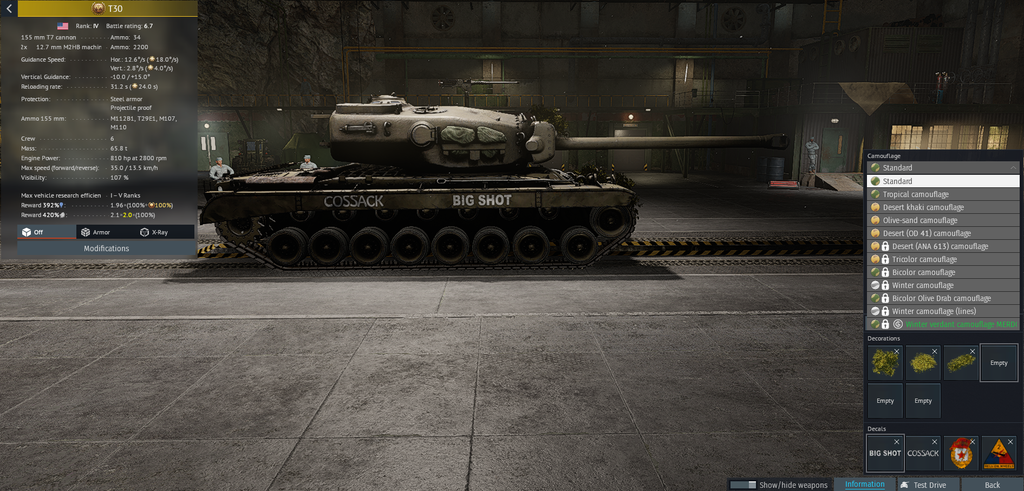Screen dimensions: 1024x491
Task: Click the Back button
Action: tap(991, 485)
